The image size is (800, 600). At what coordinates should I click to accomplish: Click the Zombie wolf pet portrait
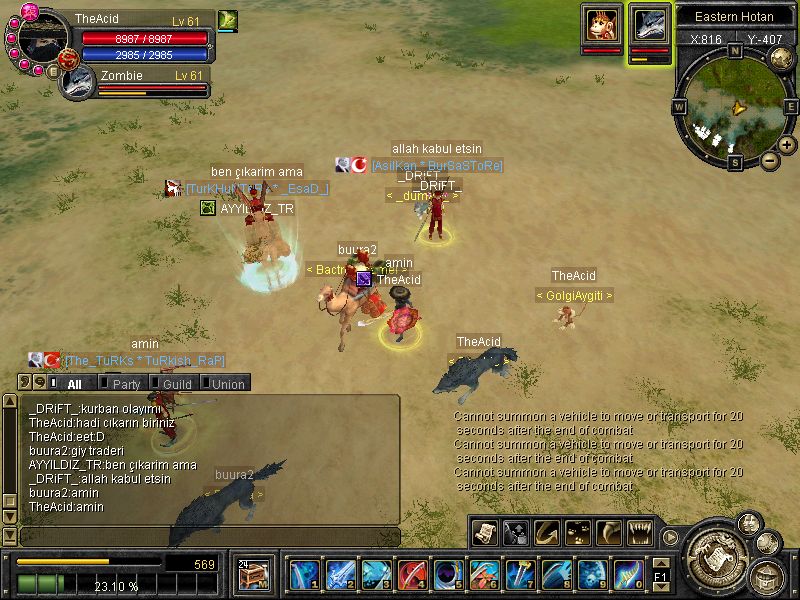77,81
